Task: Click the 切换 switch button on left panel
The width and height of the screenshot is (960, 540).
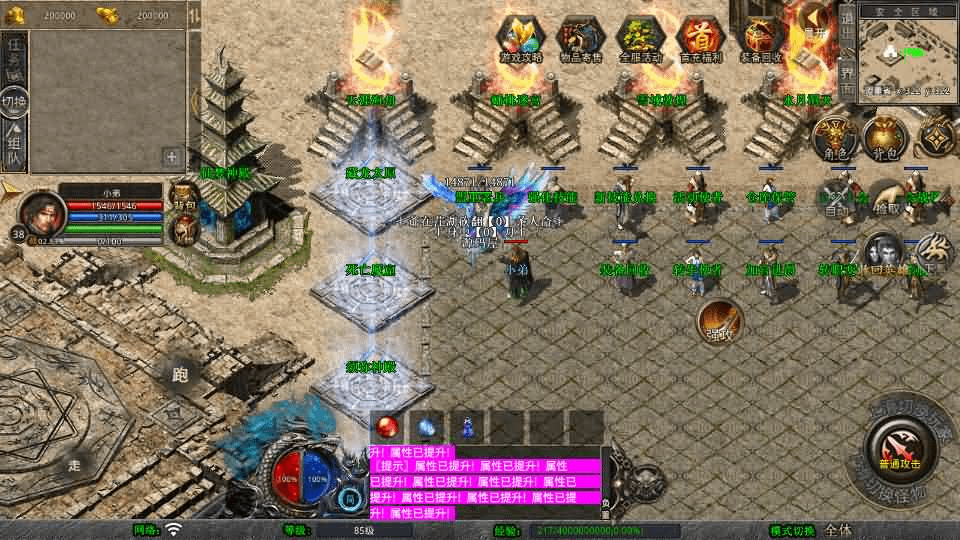Action: click(14, 102)
